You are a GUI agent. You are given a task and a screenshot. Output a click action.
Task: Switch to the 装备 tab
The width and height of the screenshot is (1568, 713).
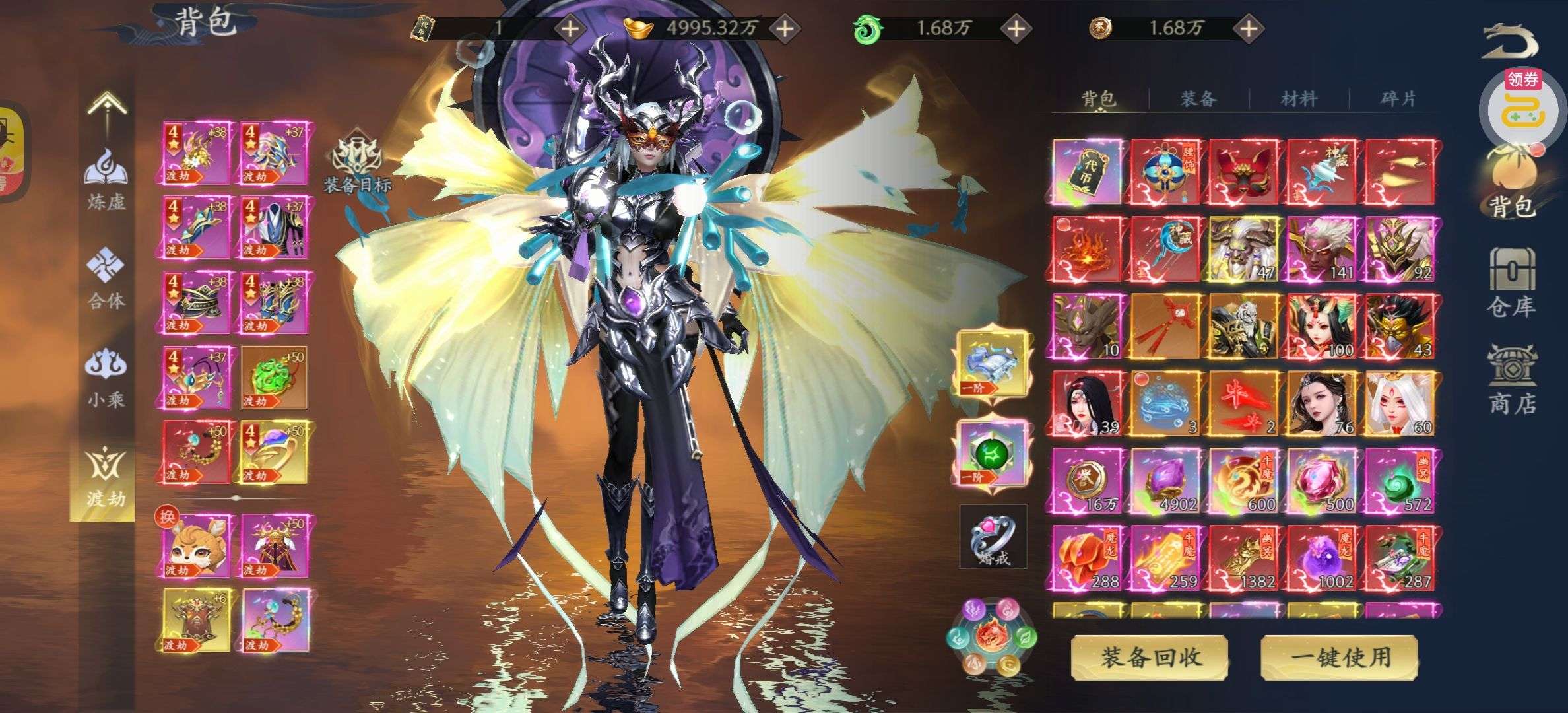pyautogui.click(x=1198, y=99)
